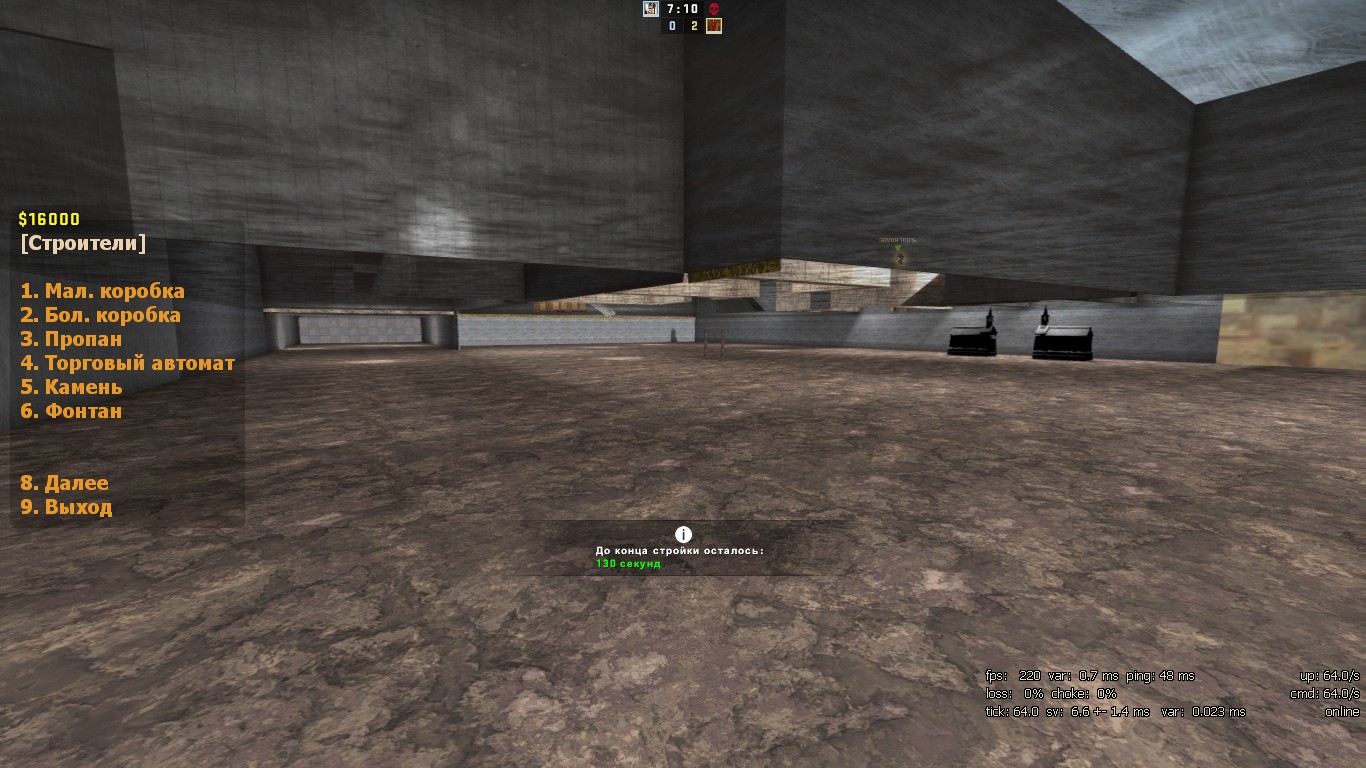
Task: Select Торговый автомат in the menu
Action: 127,363
